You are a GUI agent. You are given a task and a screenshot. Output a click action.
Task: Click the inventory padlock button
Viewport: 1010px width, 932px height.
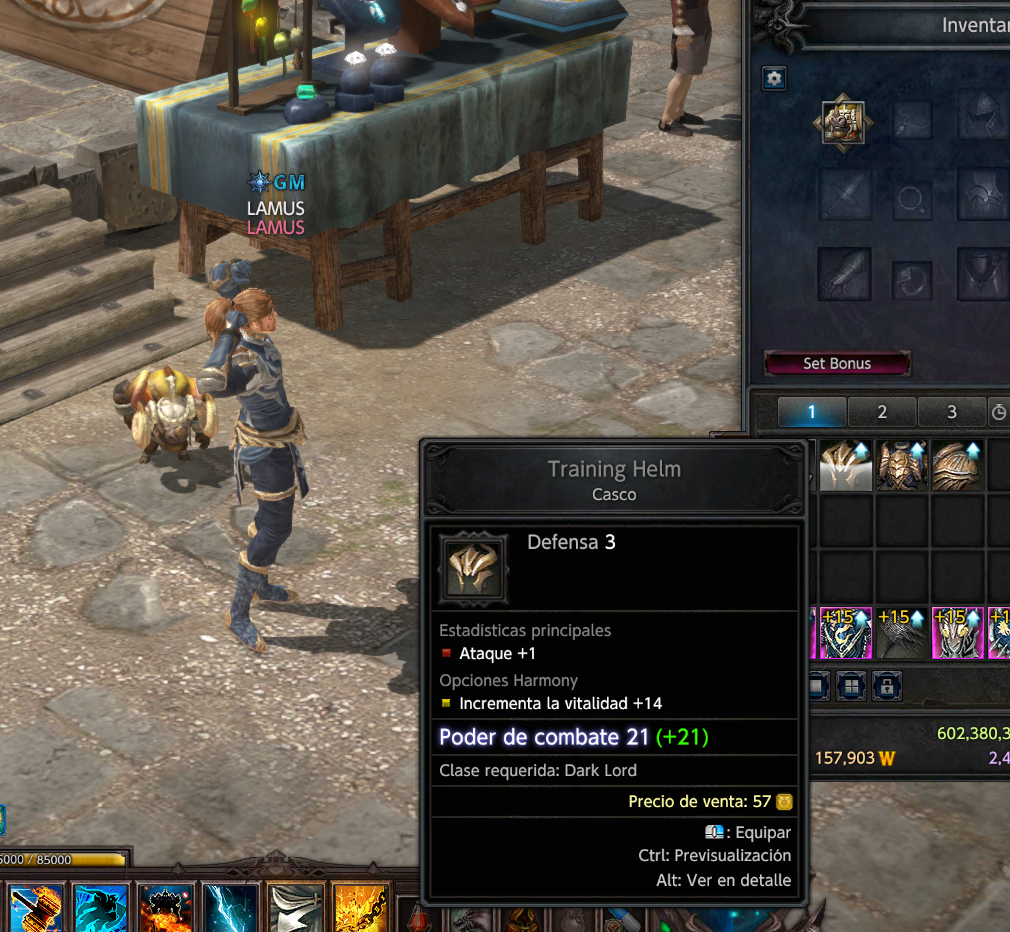pyautogui.click(x=883, y=686)
